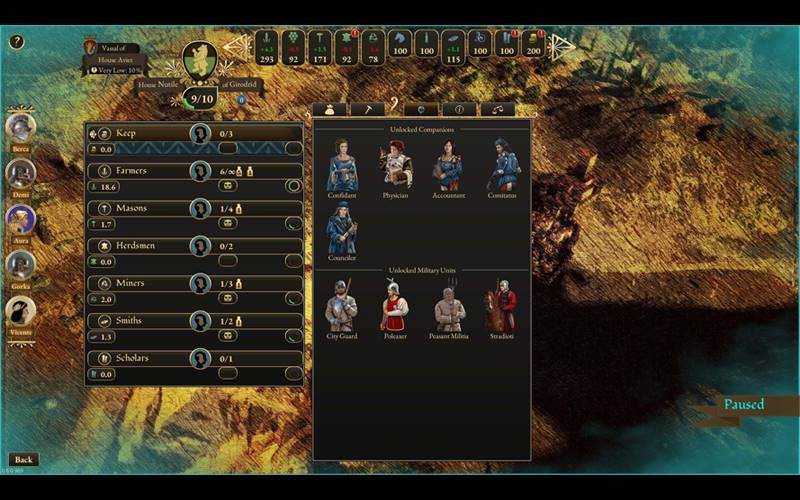Choose the Physician companion
The image size is (800, 500).
coord(395,166)
